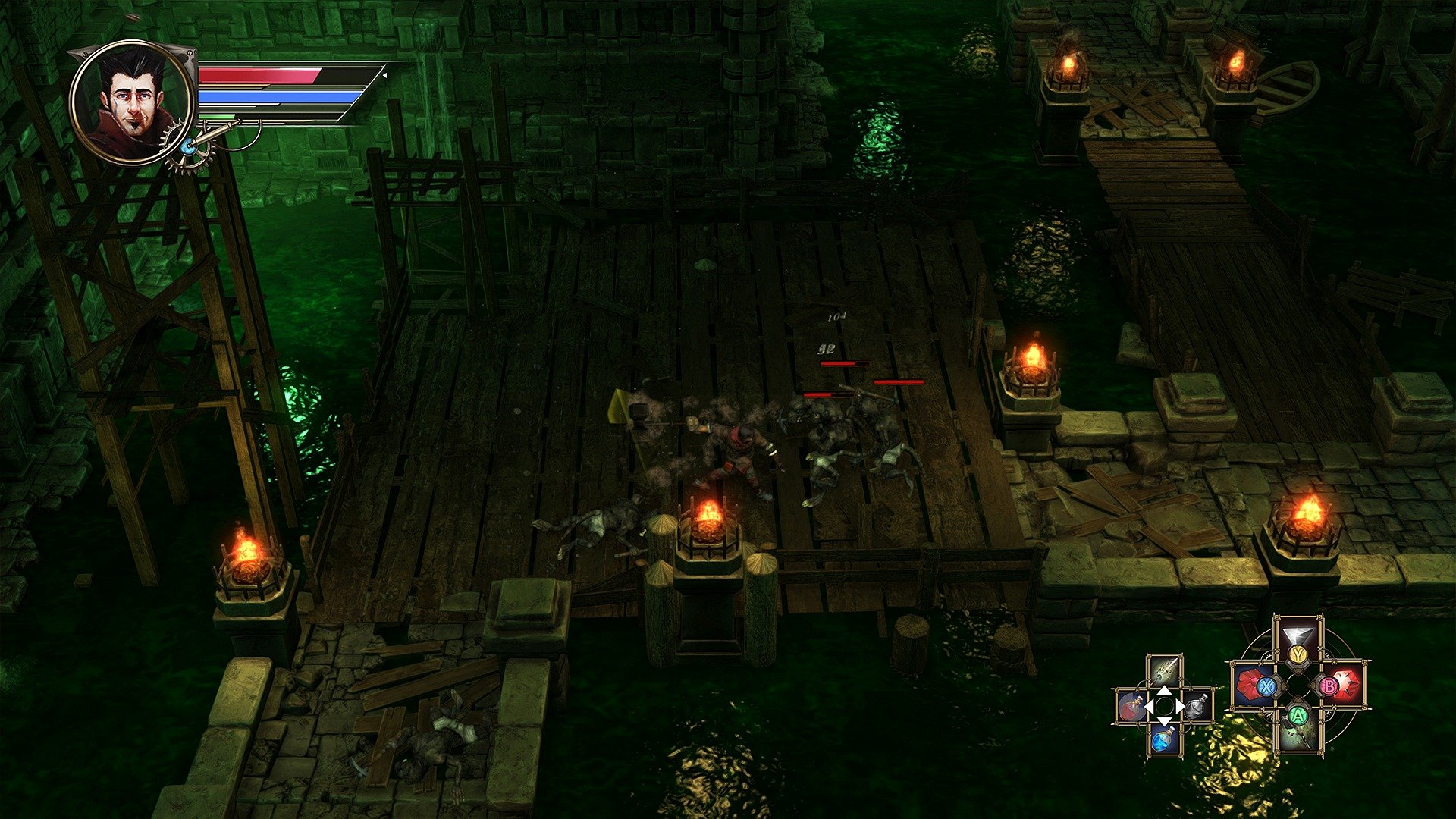Viewport: 1456px width, 819px height.
Task: Select the bone dagger quick-item slot
Action: click(1164, 673)
